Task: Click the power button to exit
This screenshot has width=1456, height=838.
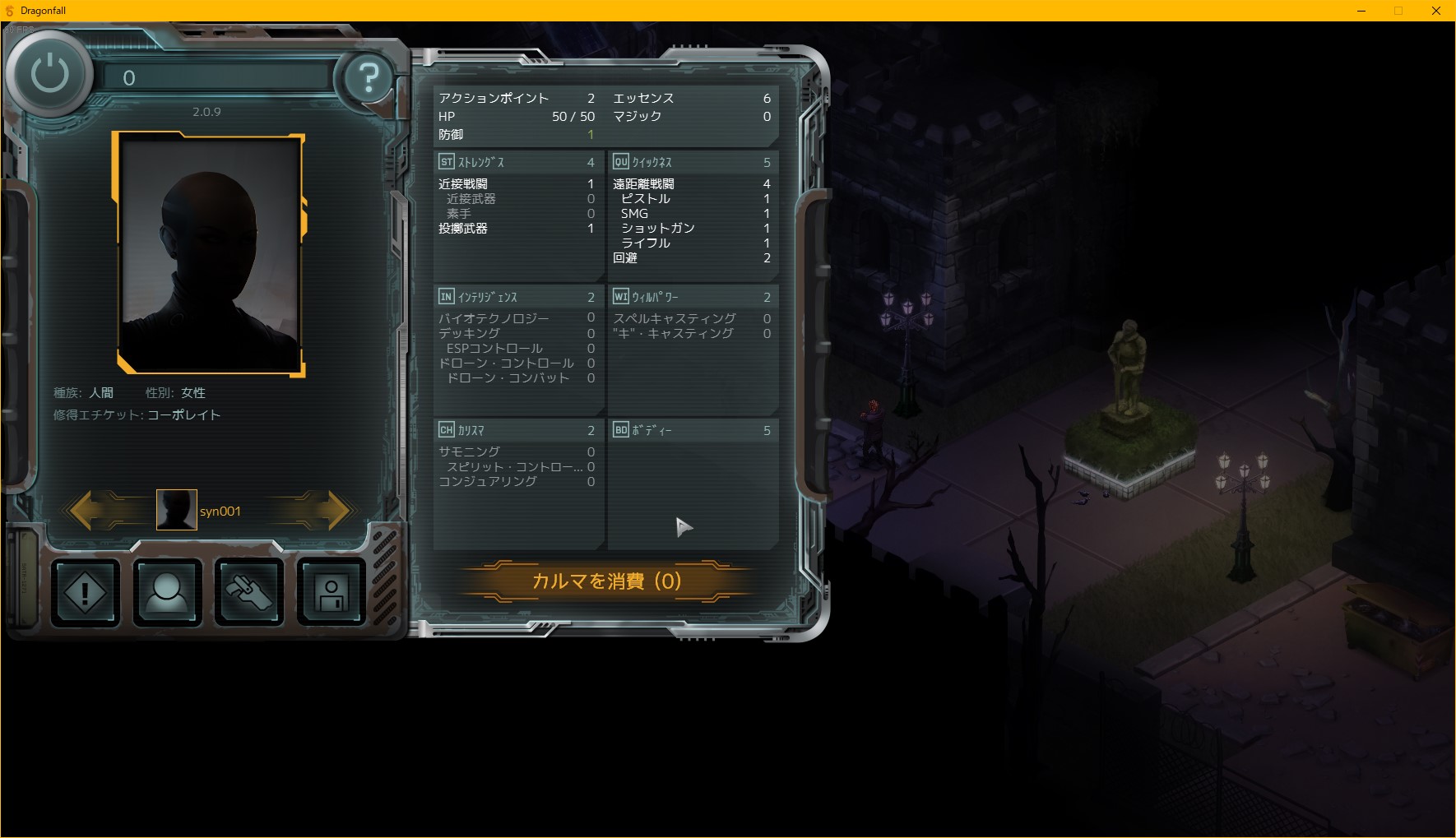Action: (x=47, y=73)
